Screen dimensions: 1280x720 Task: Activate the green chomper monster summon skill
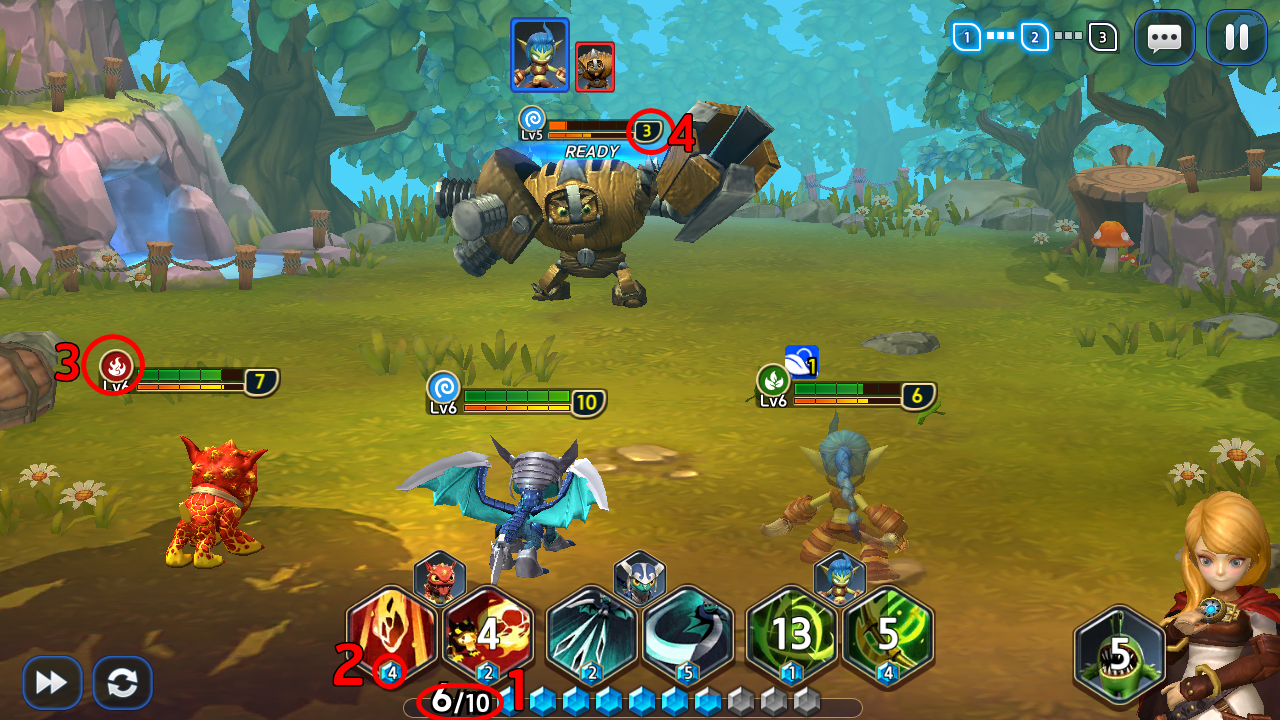click(1119, 655)
